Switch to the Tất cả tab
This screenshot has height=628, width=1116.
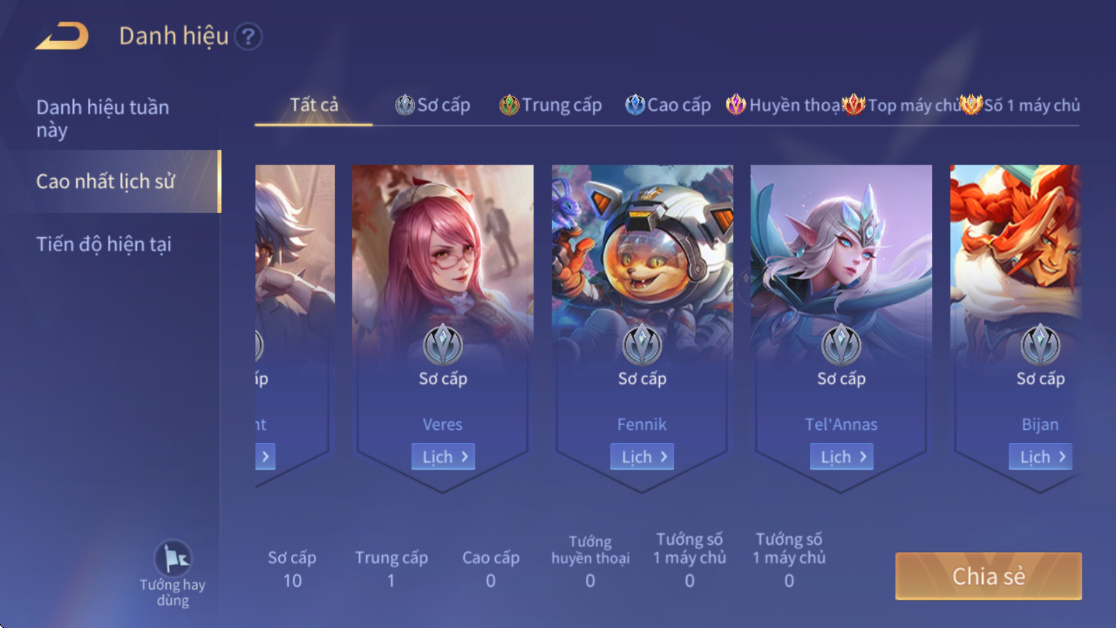pyautogui.click(x=314, y=105)
